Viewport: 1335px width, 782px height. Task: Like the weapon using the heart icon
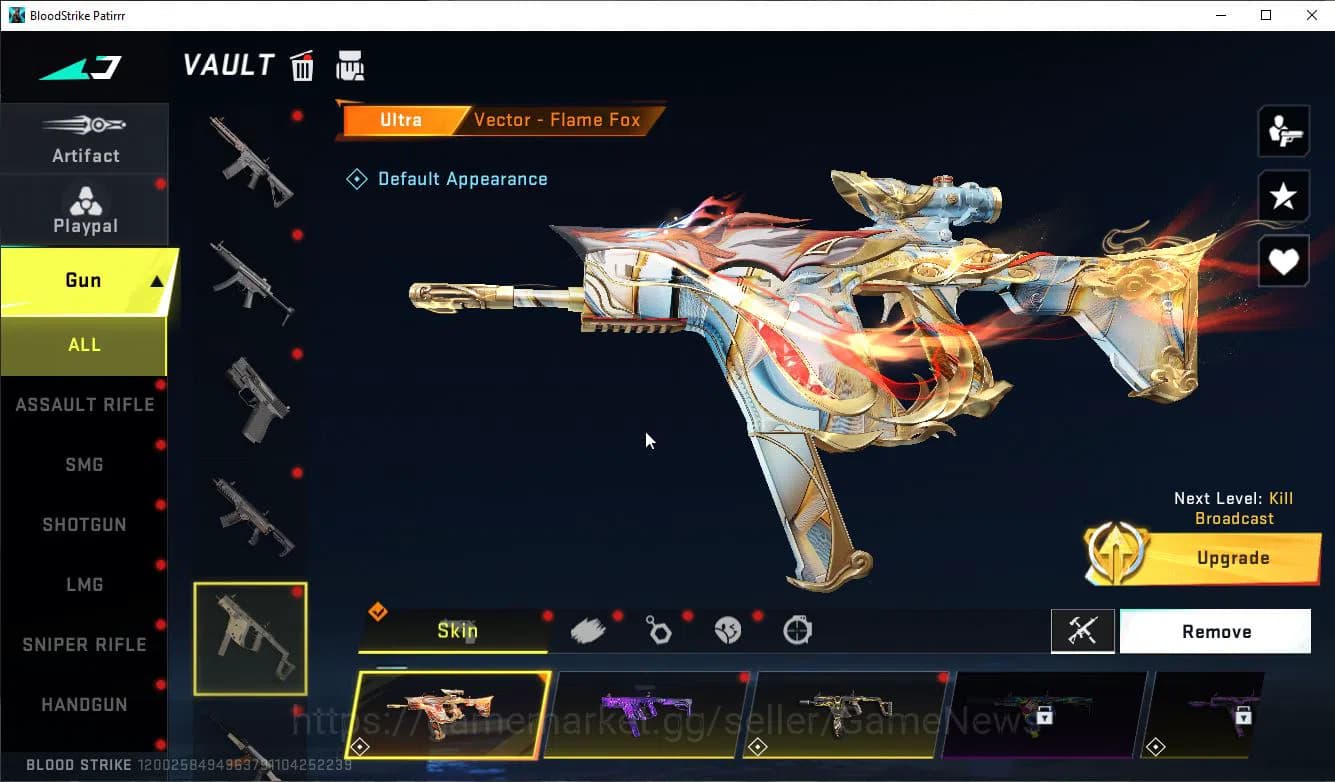1283,261
